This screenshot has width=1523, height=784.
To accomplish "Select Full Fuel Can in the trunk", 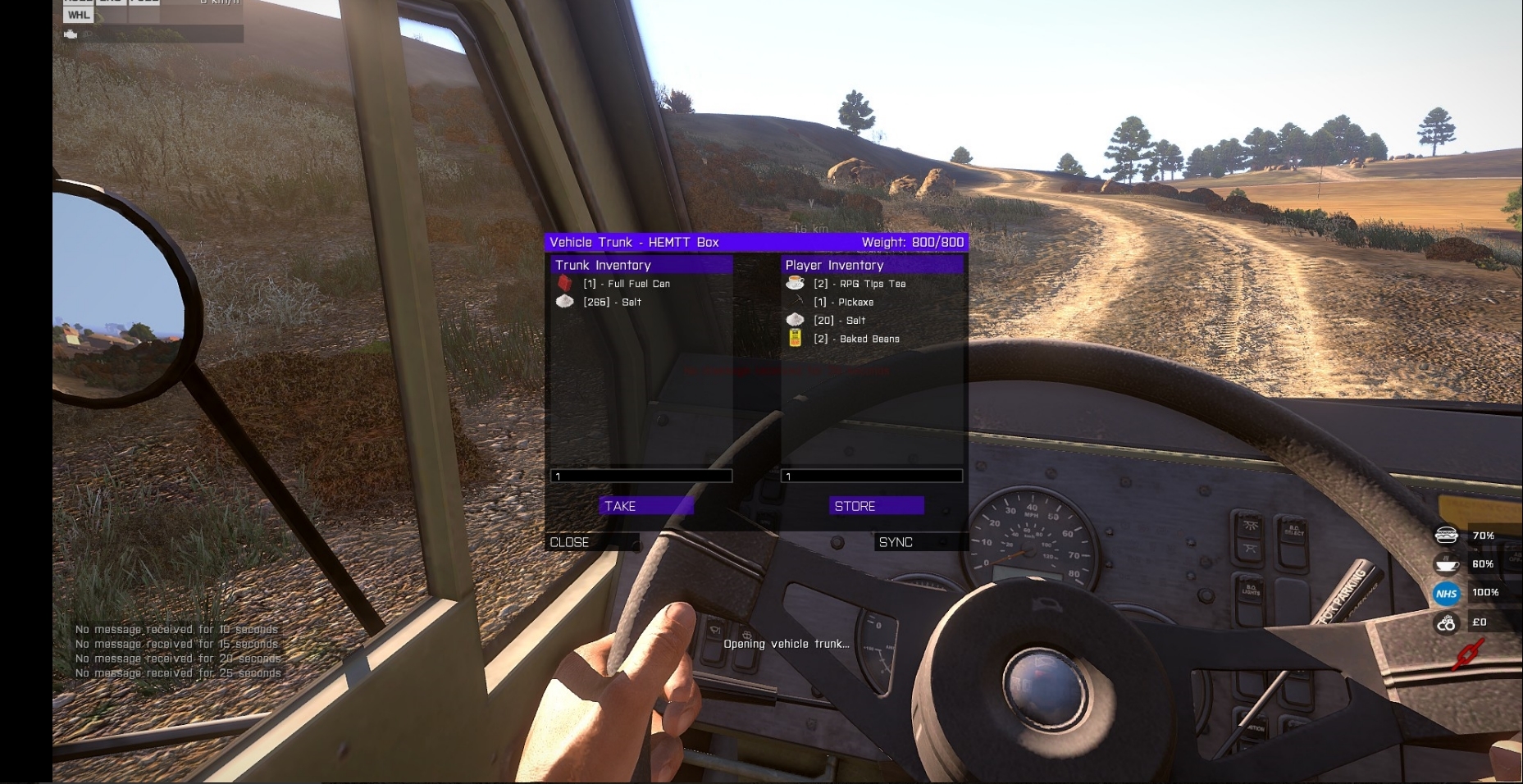I will point(627,284).
